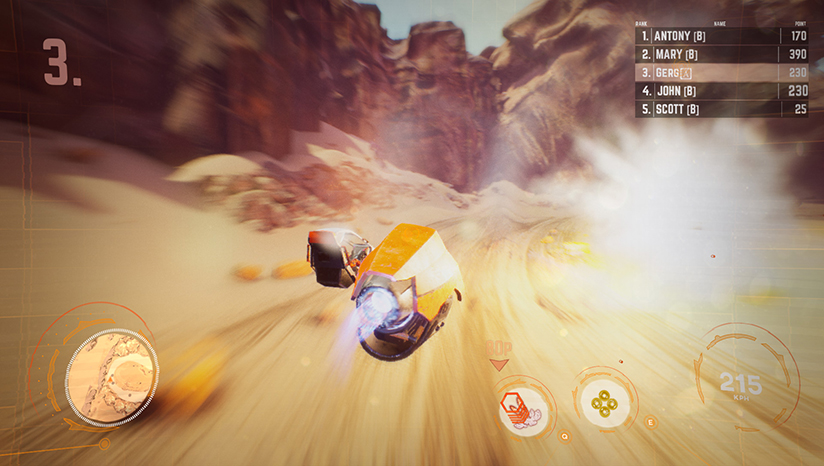Click the highlighted Gerg ranking row
824x466 pixels.
pos(723,72)
